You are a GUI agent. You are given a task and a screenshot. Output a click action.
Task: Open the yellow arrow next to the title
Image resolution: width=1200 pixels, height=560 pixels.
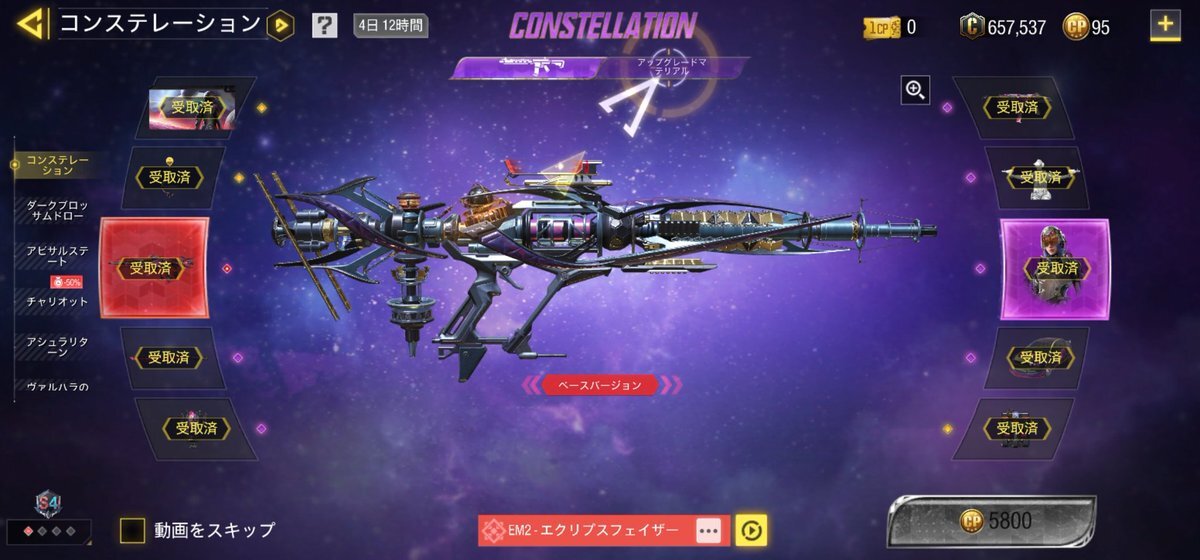281,25
